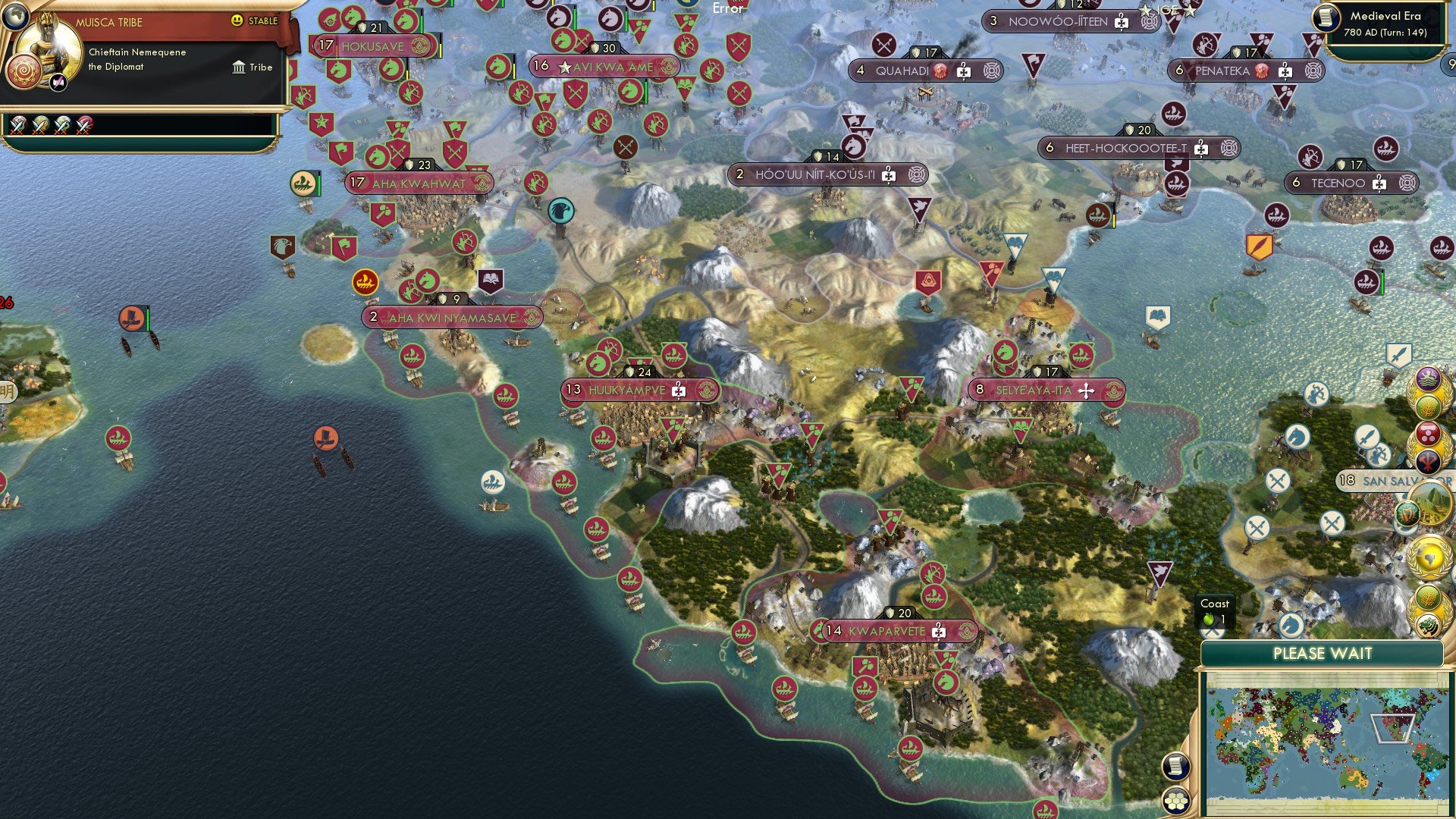Click the Medieval Era scroll icon
This screenshot has width=1456, height=819.
coord(1327,19)
